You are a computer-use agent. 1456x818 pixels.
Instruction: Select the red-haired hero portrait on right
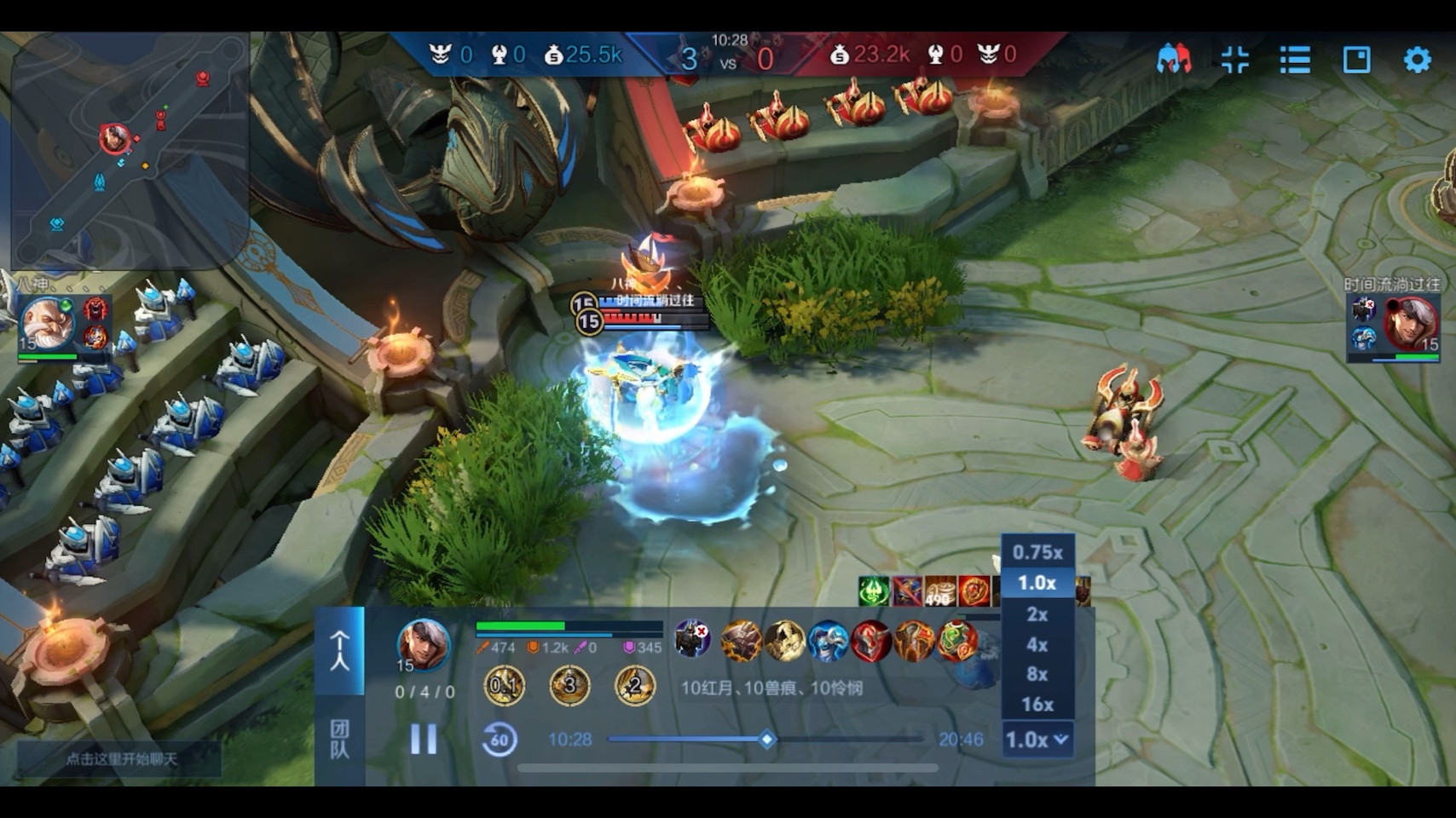[1411, 324]
